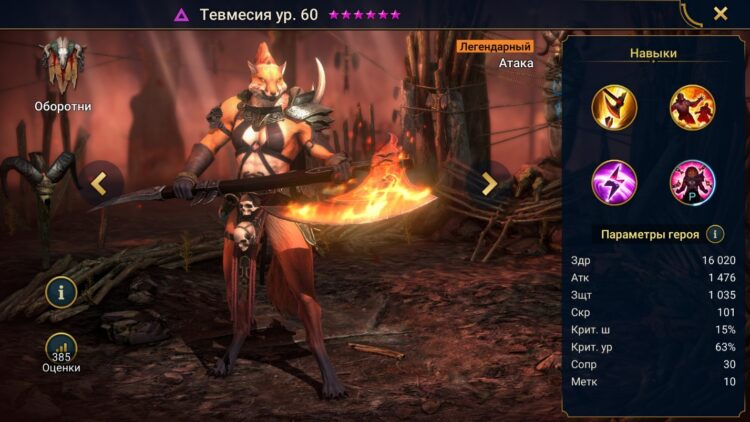Select the passive skill icon marked P

coord(692,183)
